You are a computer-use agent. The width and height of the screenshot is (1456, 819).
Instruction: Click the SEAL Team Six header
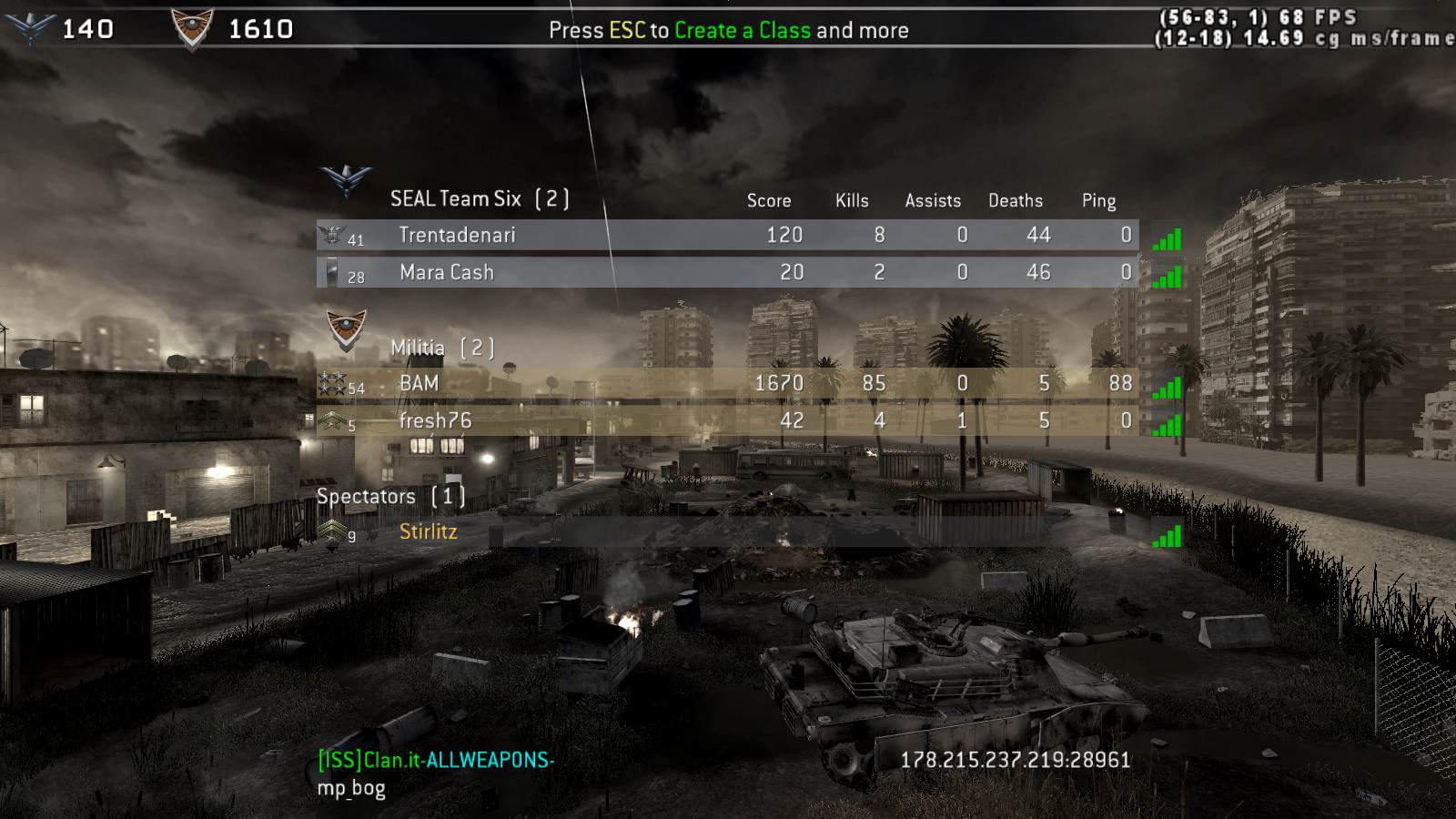(x=479, y=198)
